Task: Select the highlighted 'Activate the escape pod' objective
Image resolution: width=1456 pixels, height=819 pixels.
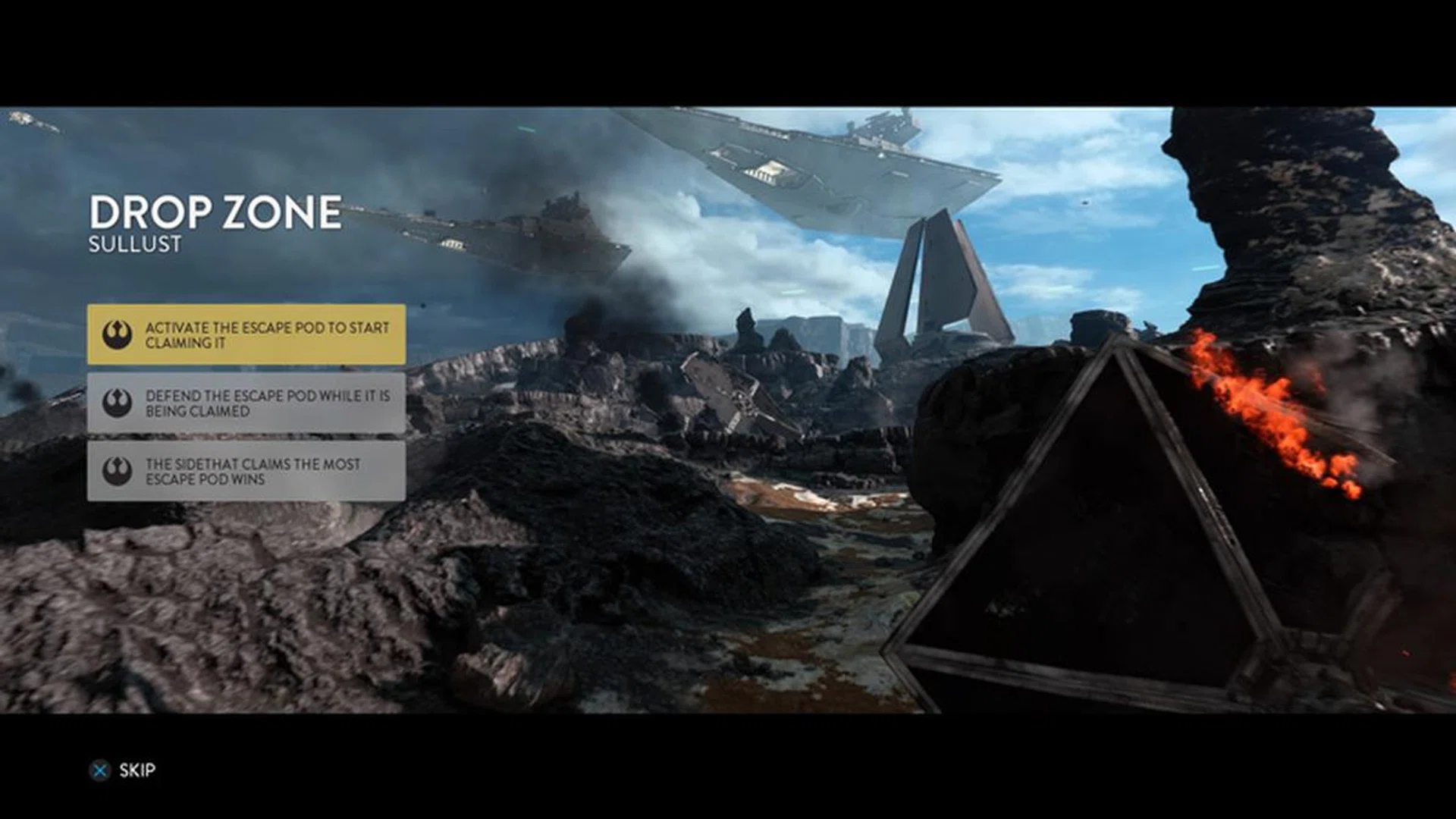Action: pyautogui.click(x=250, y=334)
